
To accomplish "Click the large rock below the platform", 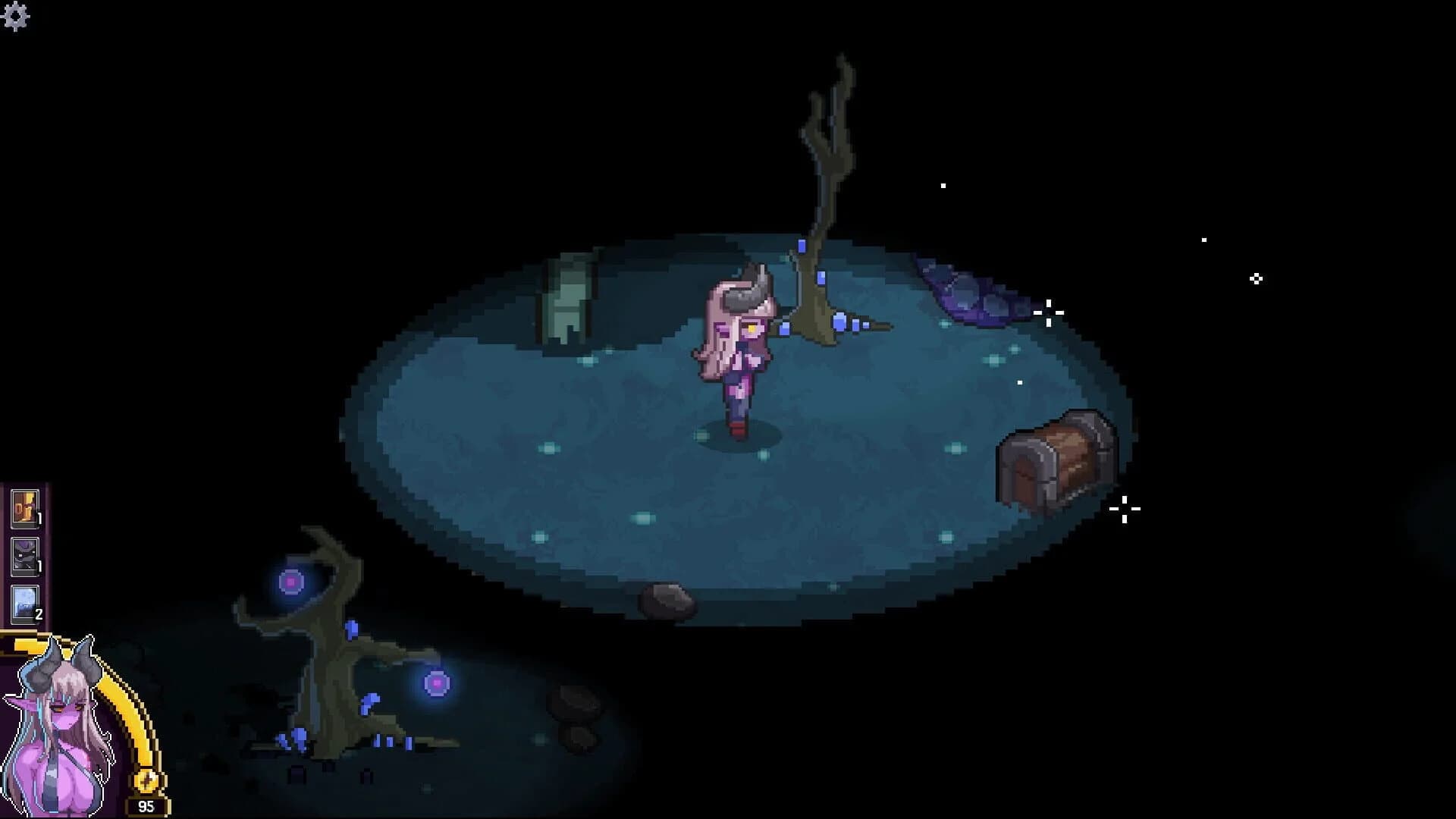I will tap(667, 603).
